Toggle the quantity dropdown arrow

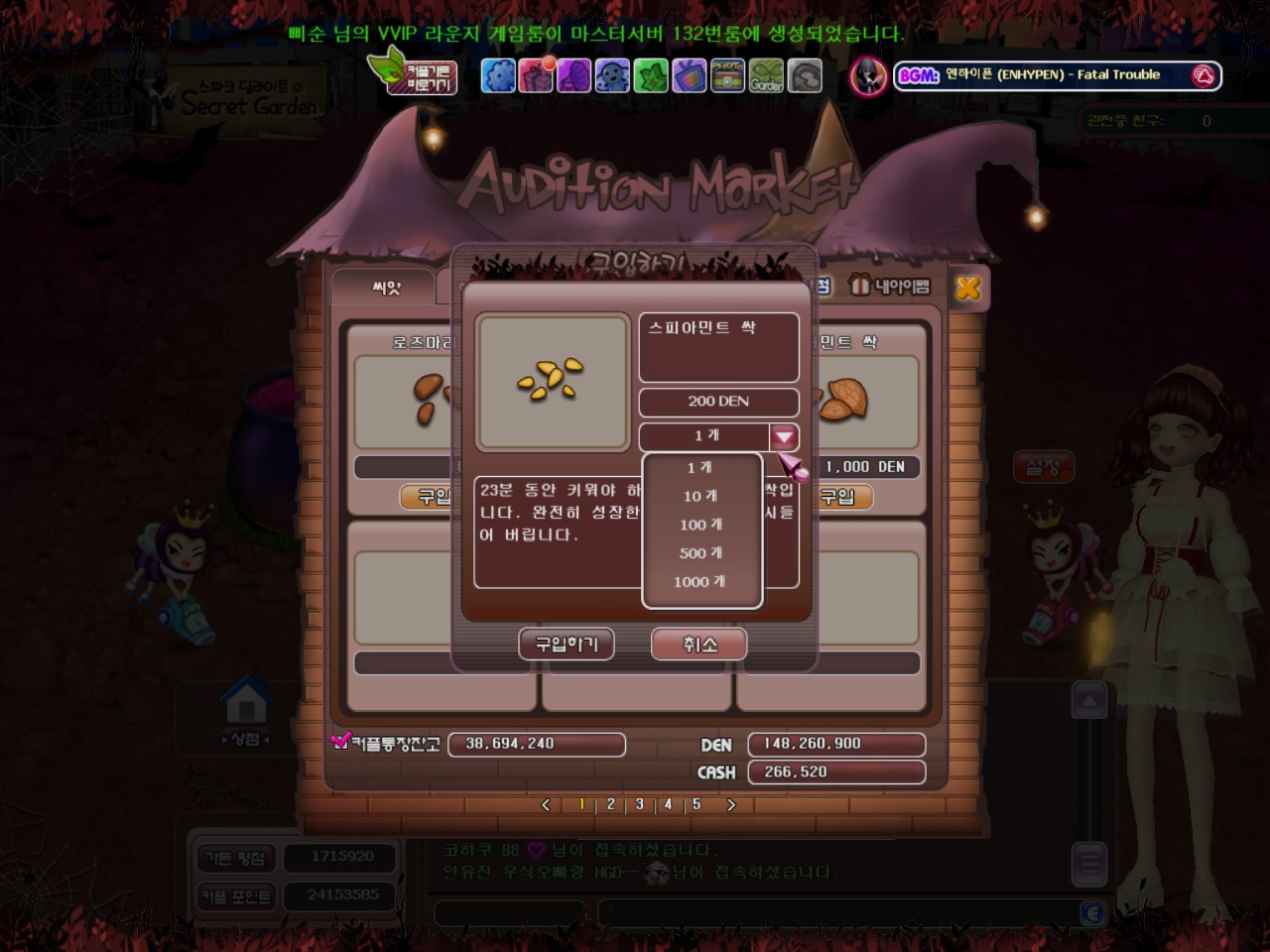(784, 436)
